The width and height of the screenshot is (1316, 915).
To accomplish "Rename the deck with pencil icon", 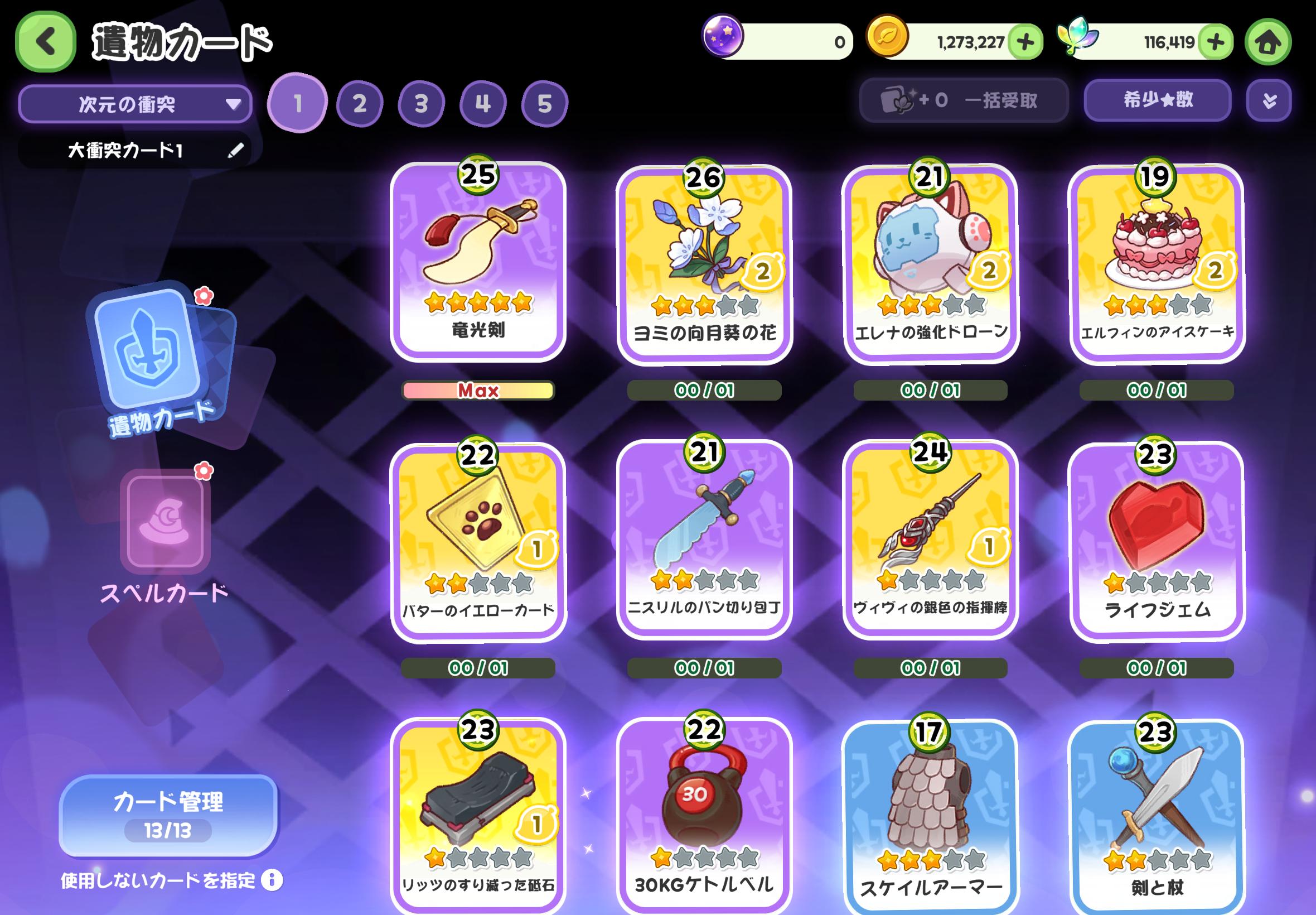I will tap(235, 151).
